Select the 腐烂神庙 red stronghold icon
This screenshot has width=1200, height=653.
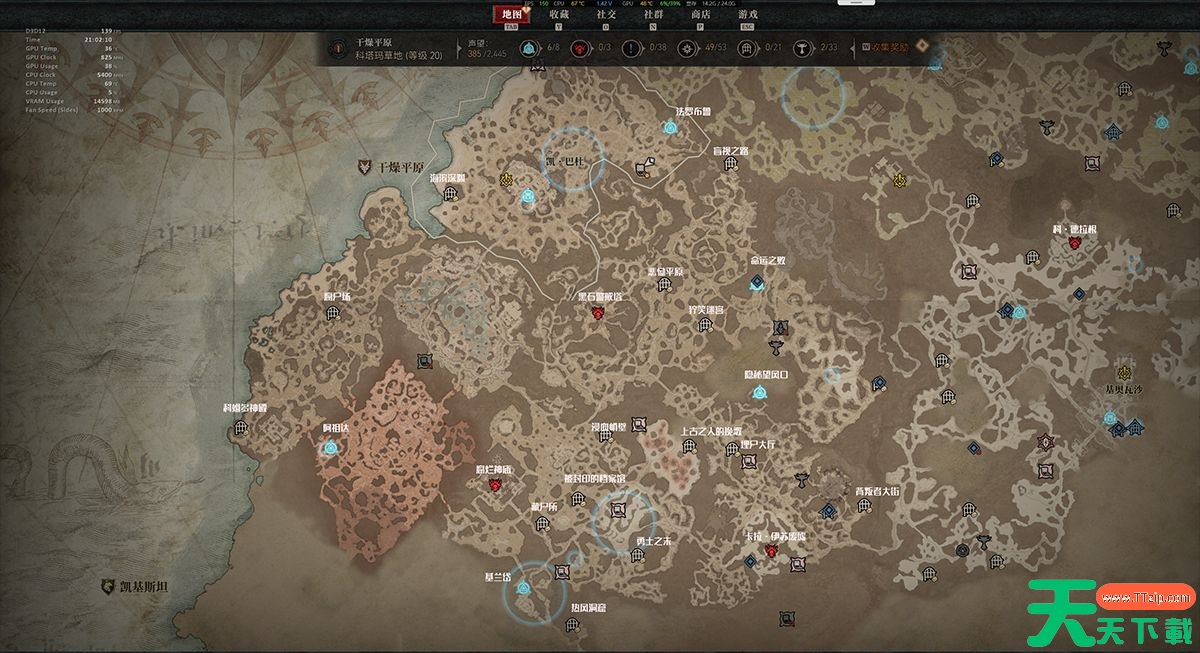click(494, 485)
